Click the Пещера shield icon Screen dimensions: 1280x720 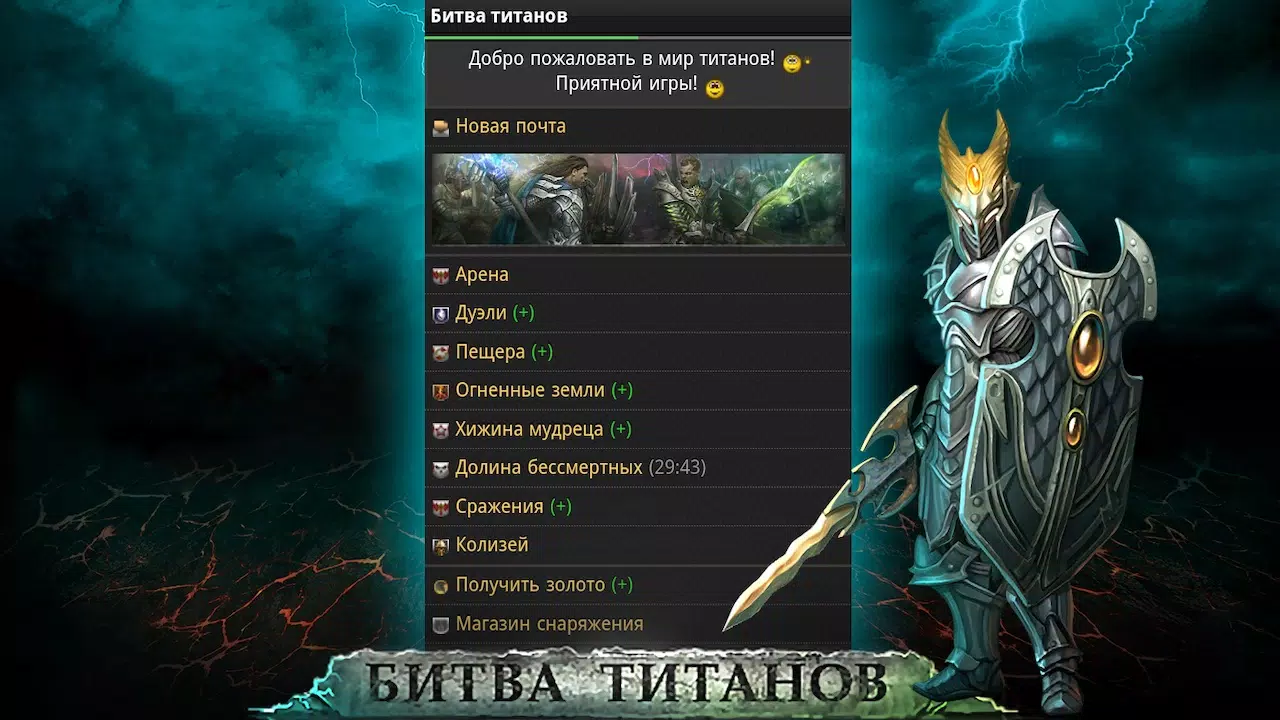[439, 351]
